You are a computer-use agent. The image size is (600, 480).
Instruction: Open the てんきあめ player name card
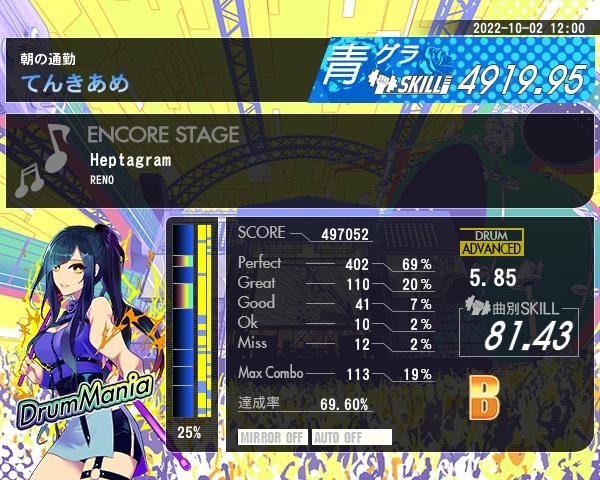(160, 71)
